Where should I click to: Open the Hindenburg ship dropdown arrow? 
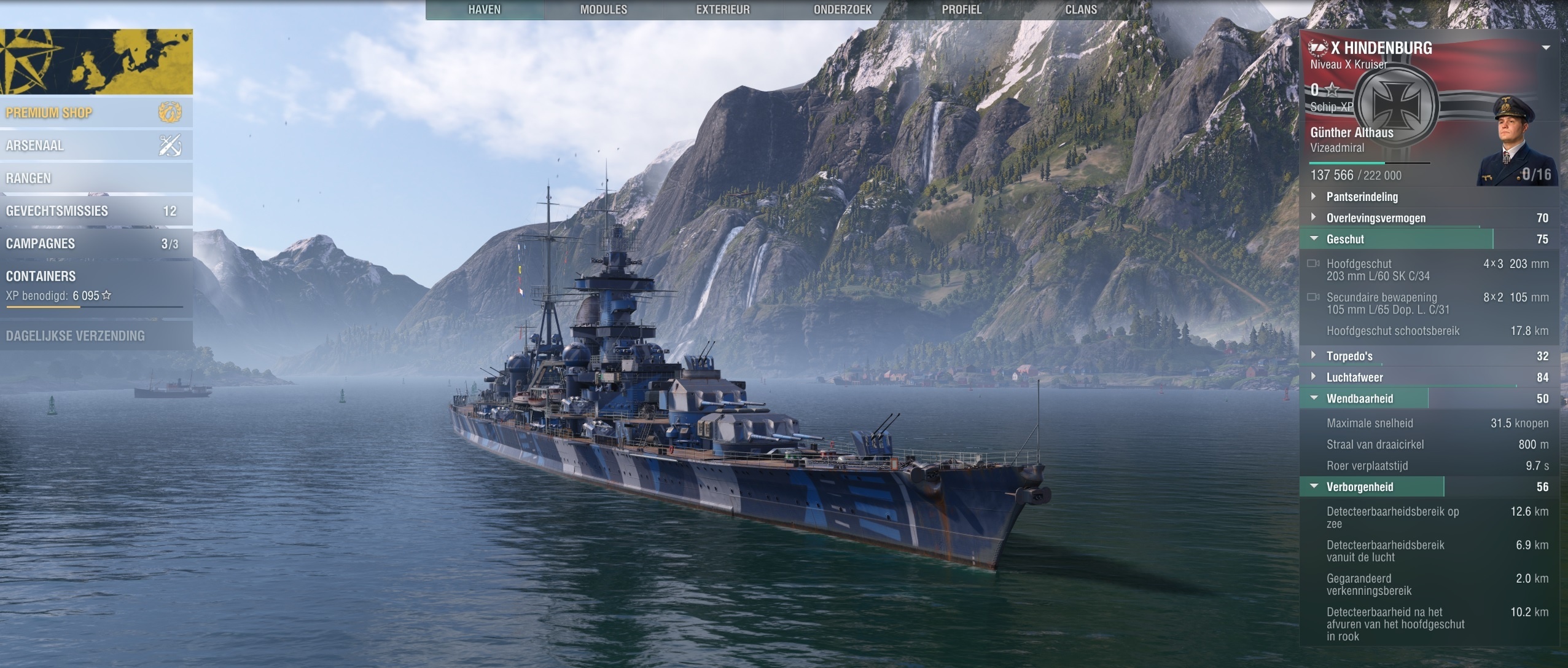[1546, 48]
